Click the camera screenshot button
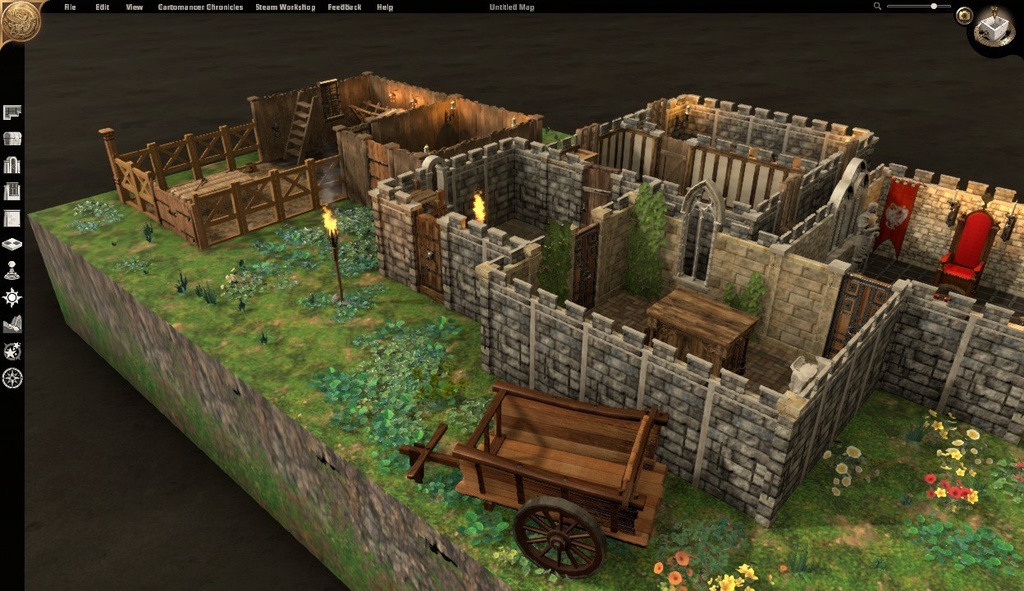1024x591 pixels. point(964,15)
